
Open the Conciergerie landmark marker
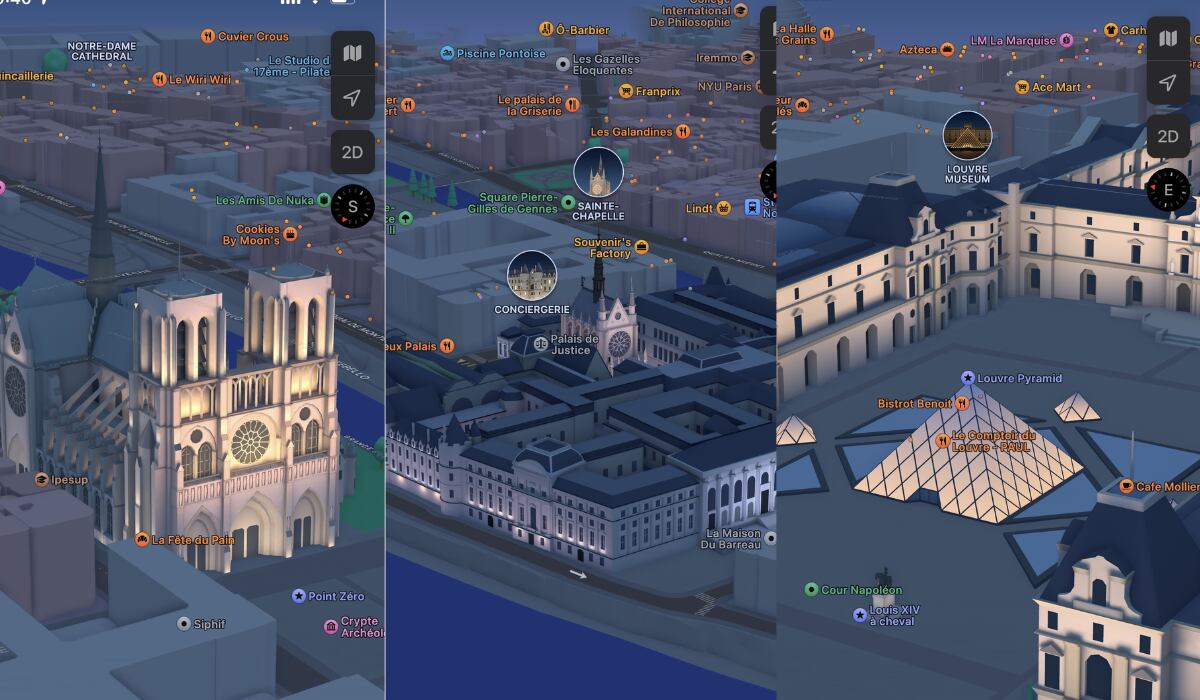[532, 275]
